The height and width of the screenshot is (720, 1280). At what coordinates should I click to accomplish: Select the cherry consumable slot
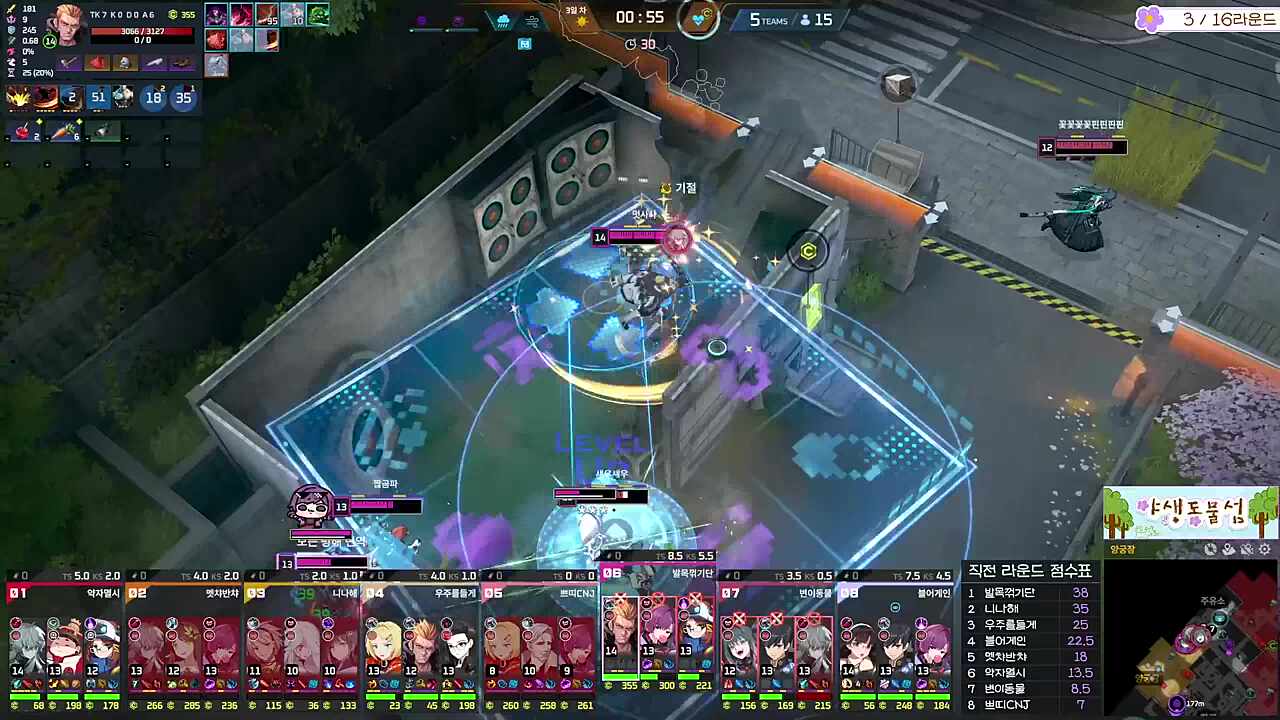click(23, 131)
